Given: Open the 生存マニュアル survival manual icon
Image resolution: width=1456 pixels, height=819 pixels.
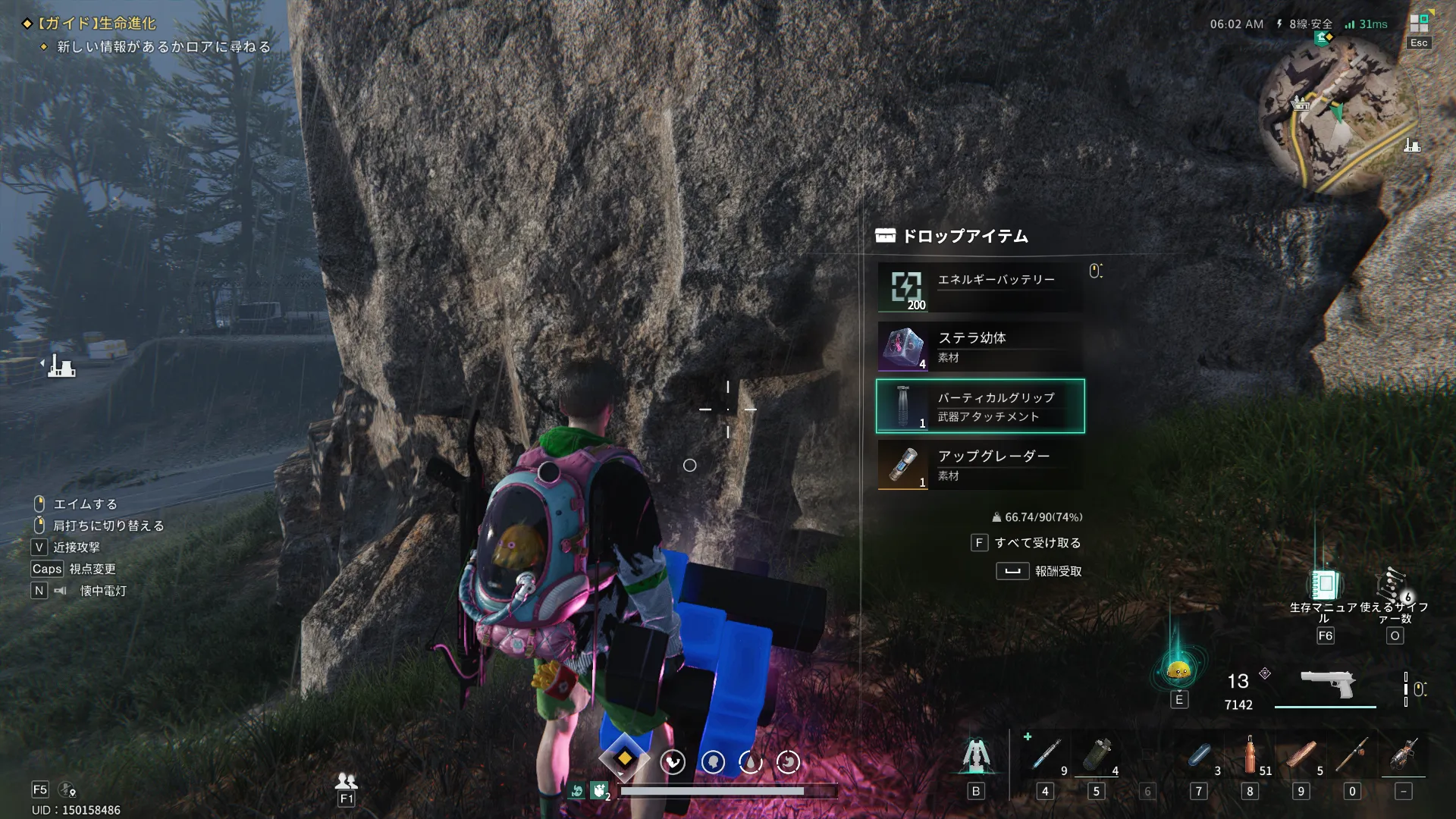Looking at the screenshot, I should pyautogui.click(x=1324, y=585).
